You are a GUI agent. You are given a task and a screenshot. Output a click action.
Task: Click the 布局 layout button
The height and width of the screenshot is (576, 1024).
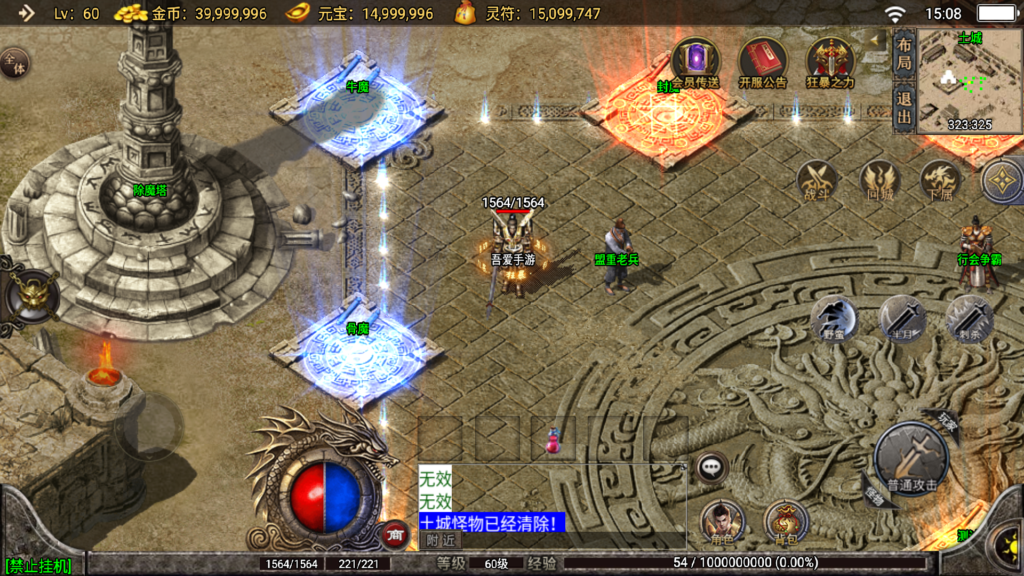[904, 54]
